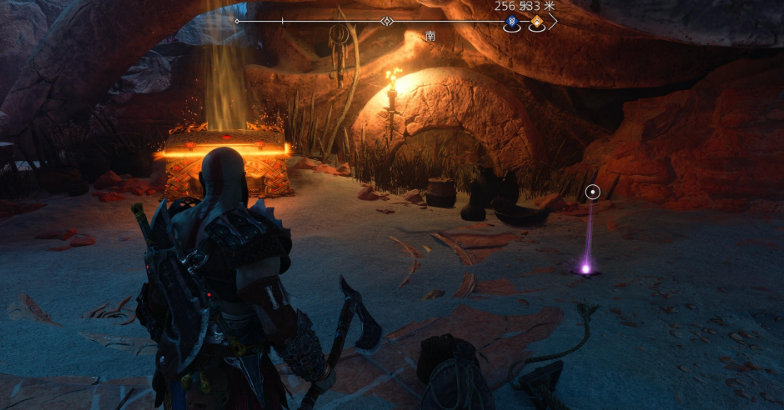The image size is (784, 410).
Task: Click the South direction label under the compass
Action: pos(430,36)
